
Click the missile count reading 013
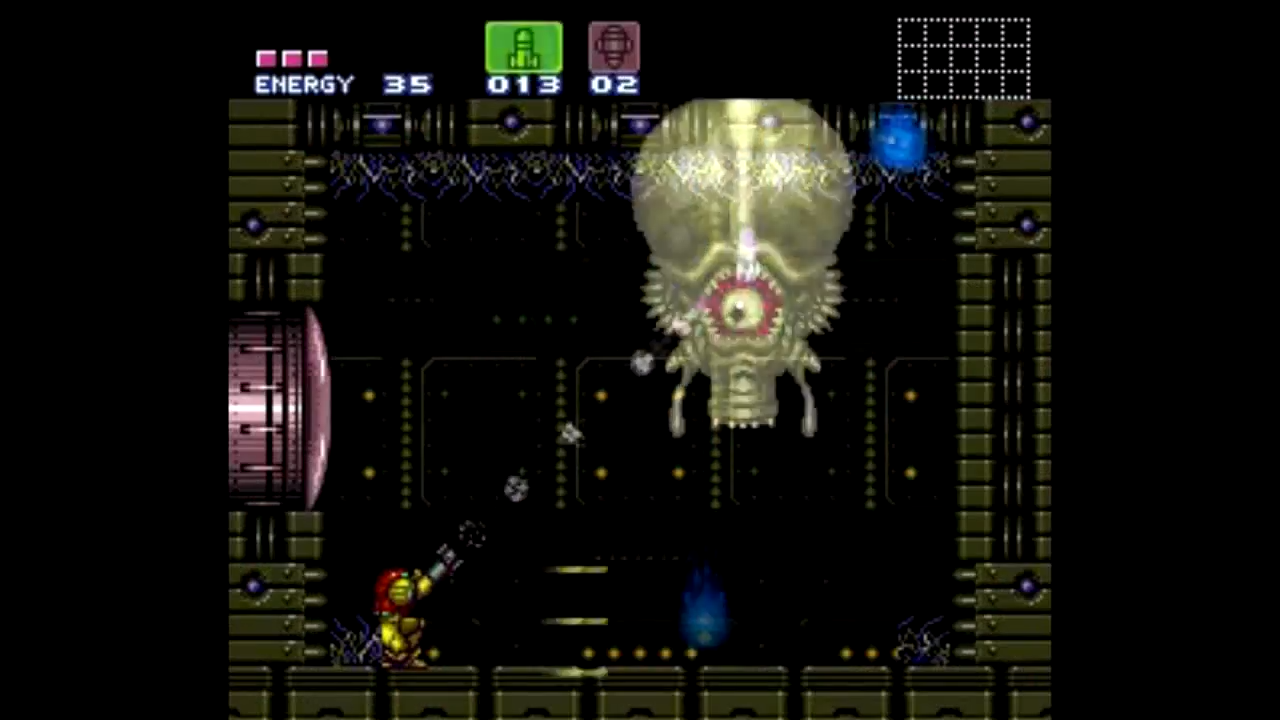(x=524, y=84)
